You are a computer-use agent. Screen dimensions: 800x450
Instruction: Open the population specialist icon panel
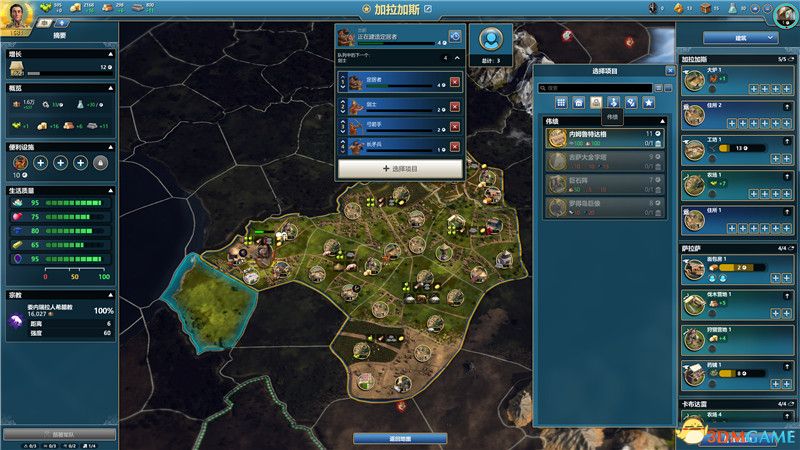tap(490, 42)
